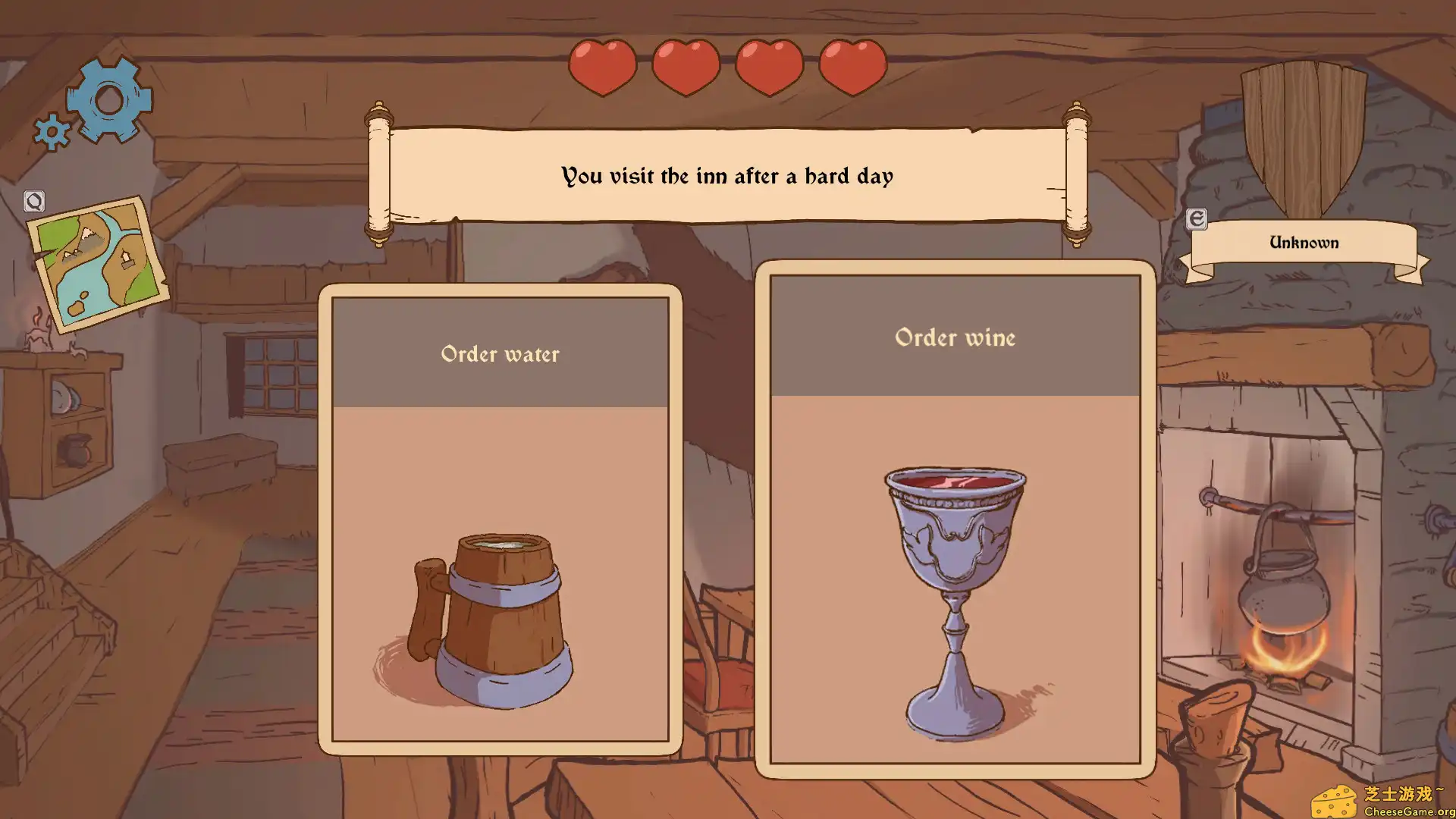This screenshot has height=819, width=1456.
Task: Click the second heart icon
Action: [686, 67]
